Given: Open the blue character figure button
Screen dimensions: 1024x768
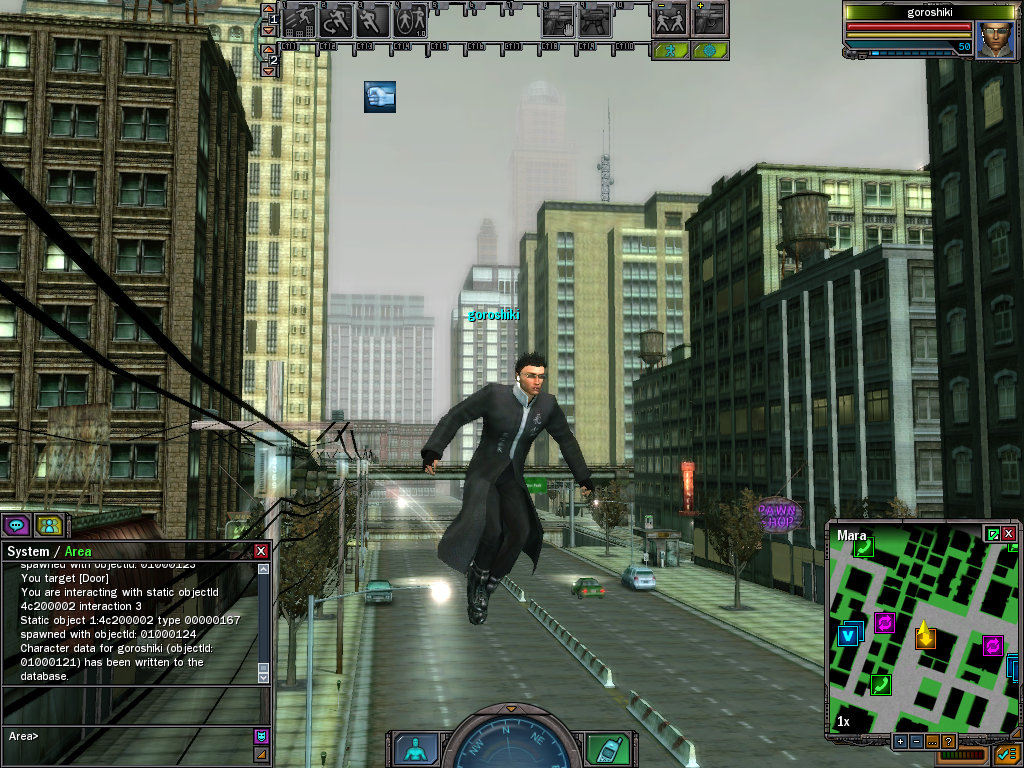Looking at the screenshot, I should [414, 749].
